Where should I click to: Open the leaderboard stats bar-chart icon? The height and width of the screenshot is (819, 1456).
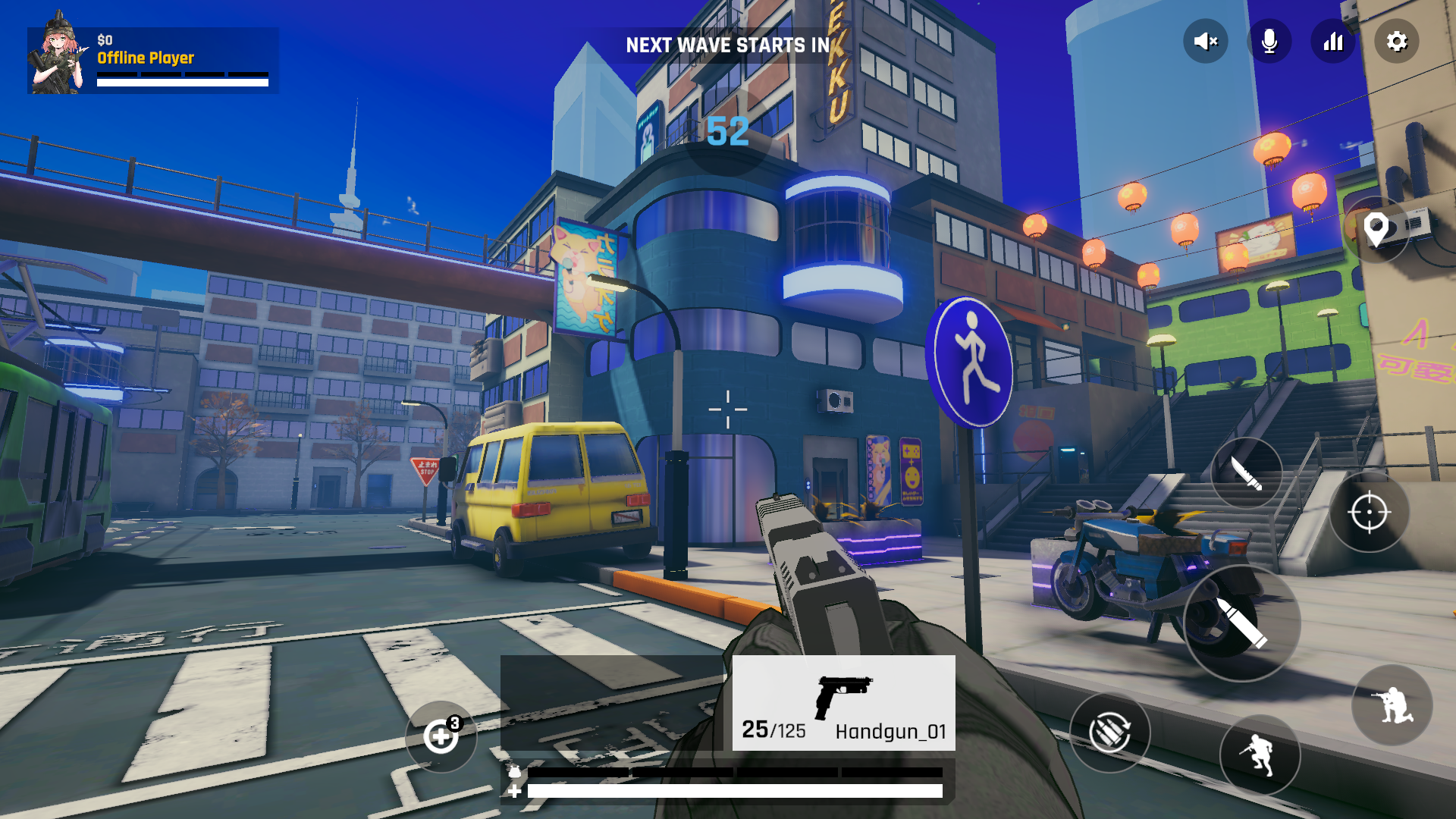(1332, 42)
